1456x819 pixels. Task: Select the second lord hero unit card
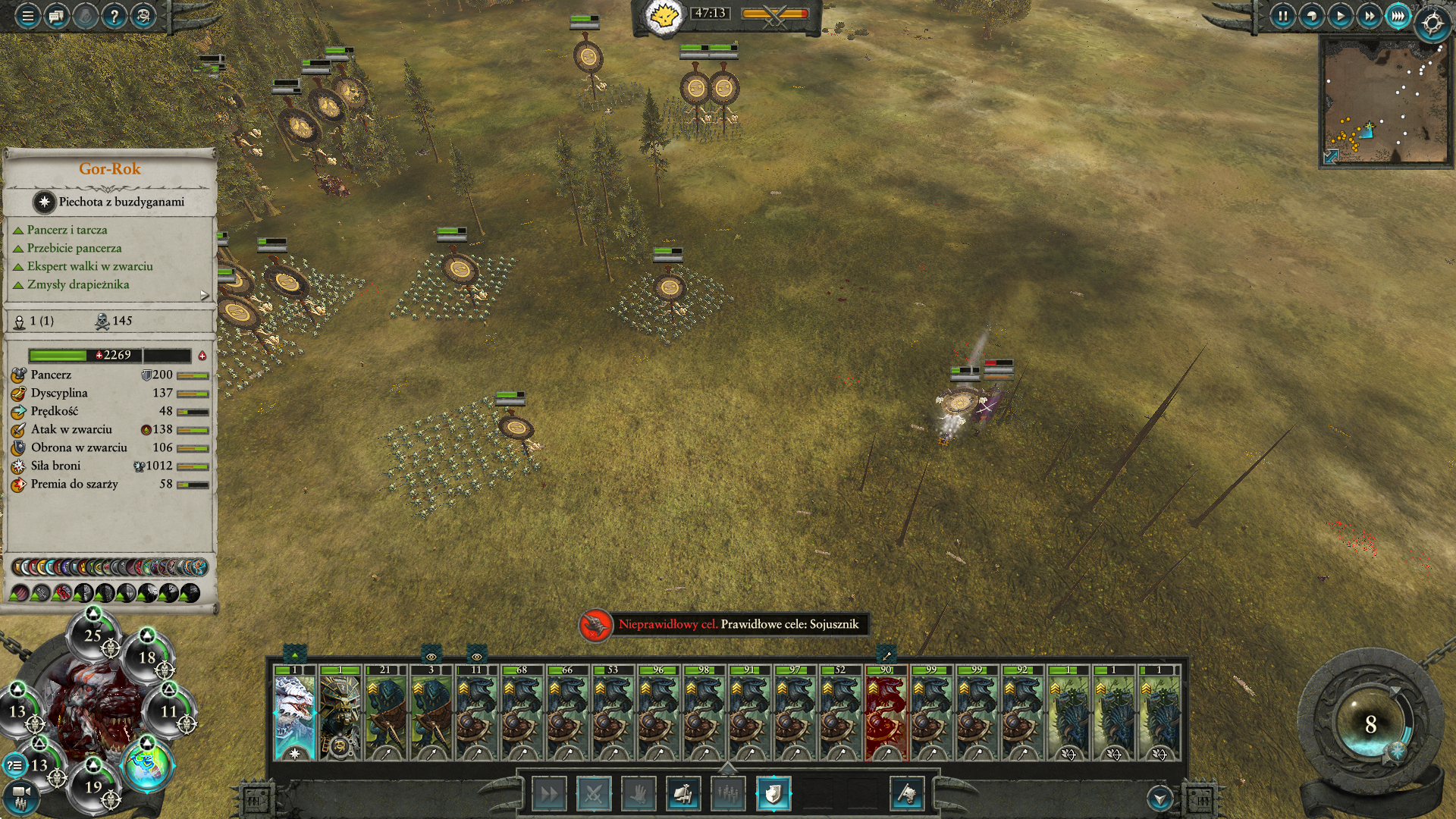click(x=340, y=713)
